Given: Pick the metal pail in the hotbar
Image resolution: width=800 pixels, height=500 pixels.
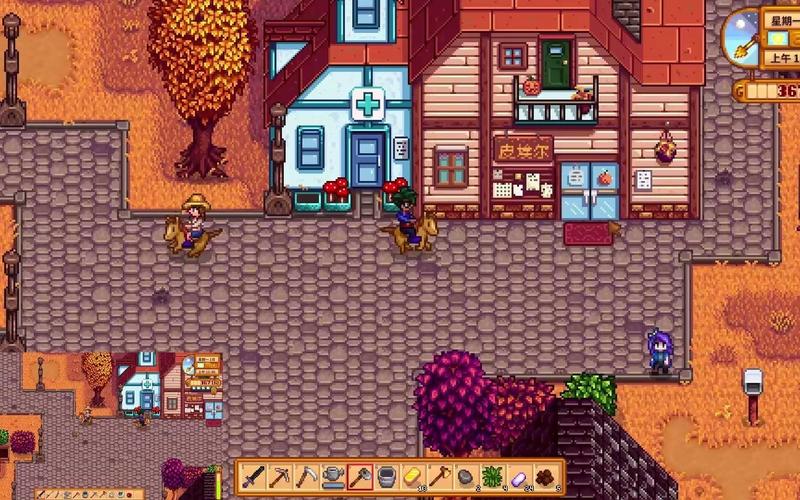Looking at the screenshot, I should pos(386,477).
